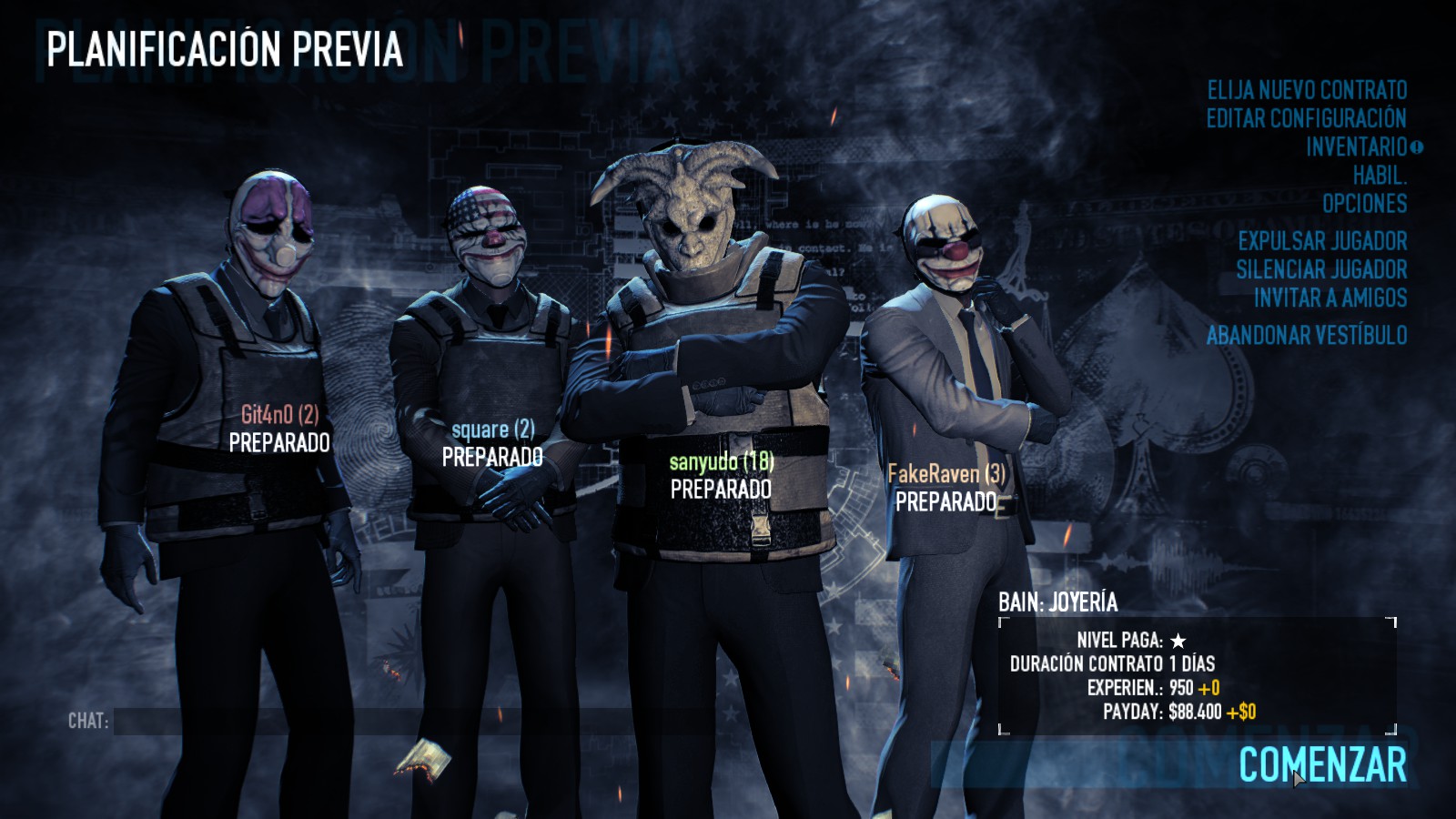This screenshot has width=1456, height=819.
Task: Open ELIJA NUEVO CONTRATO
Action: pyautogui.click(x=1306, y=91)
